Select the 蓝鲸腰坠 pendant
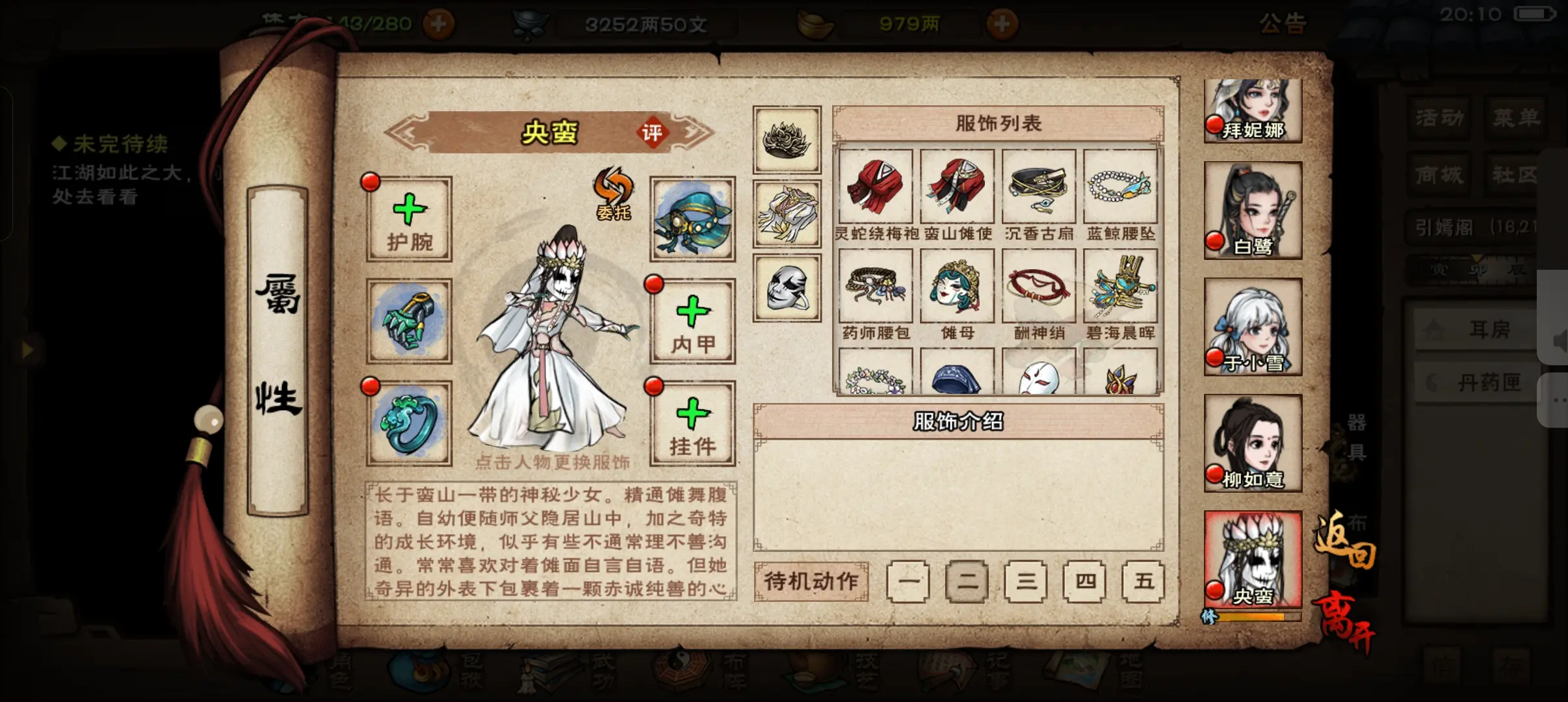Image resolution: width=1568 pixels, height=702 pixels. pos(1120,187)
